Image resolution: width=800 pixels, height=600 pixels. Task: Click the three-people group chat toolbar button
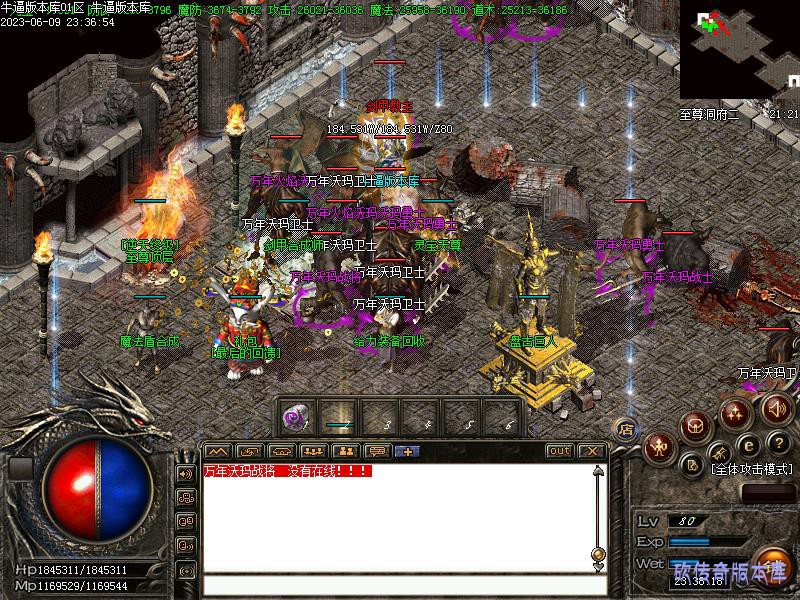point(312,451)
